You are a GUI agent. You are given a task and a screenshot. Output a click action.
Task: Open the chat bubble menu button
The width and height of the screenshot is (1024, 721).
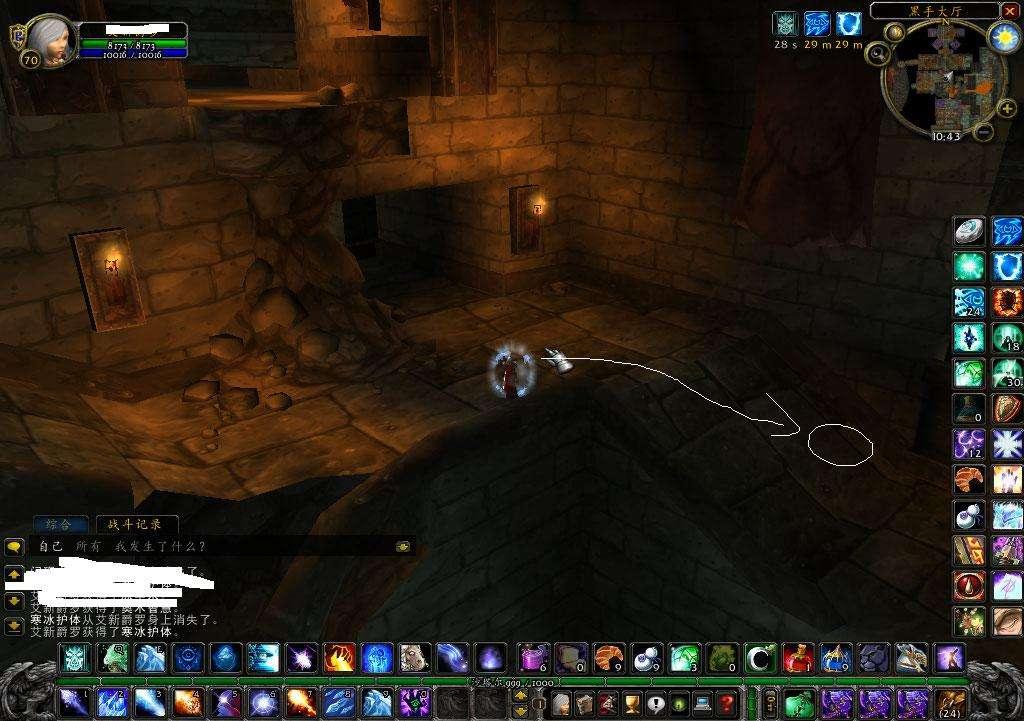point(14,547)
